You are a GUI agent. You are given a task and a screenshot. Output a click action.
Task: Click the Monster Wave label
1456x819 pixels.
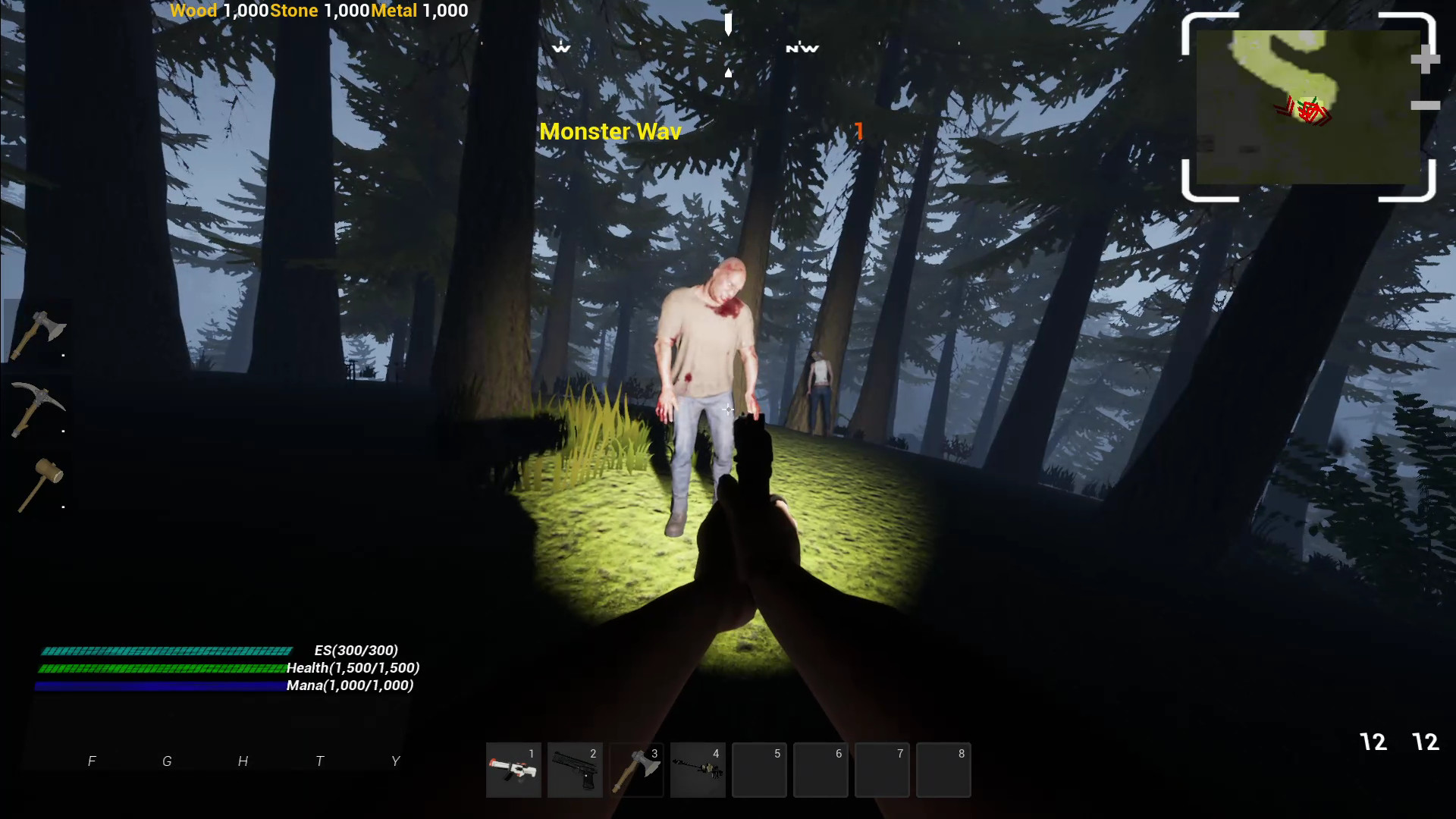(609, 131)
